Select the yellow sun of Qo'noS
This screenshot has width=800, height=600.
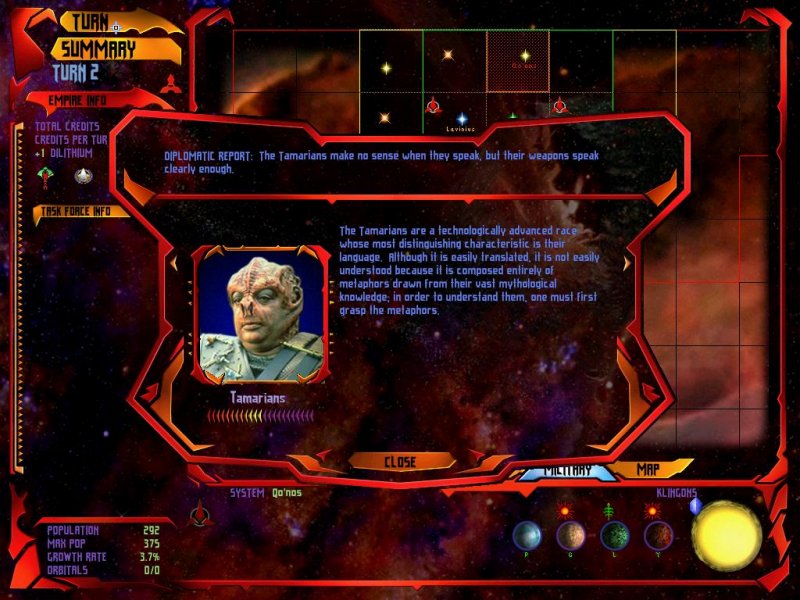point(727,534)
